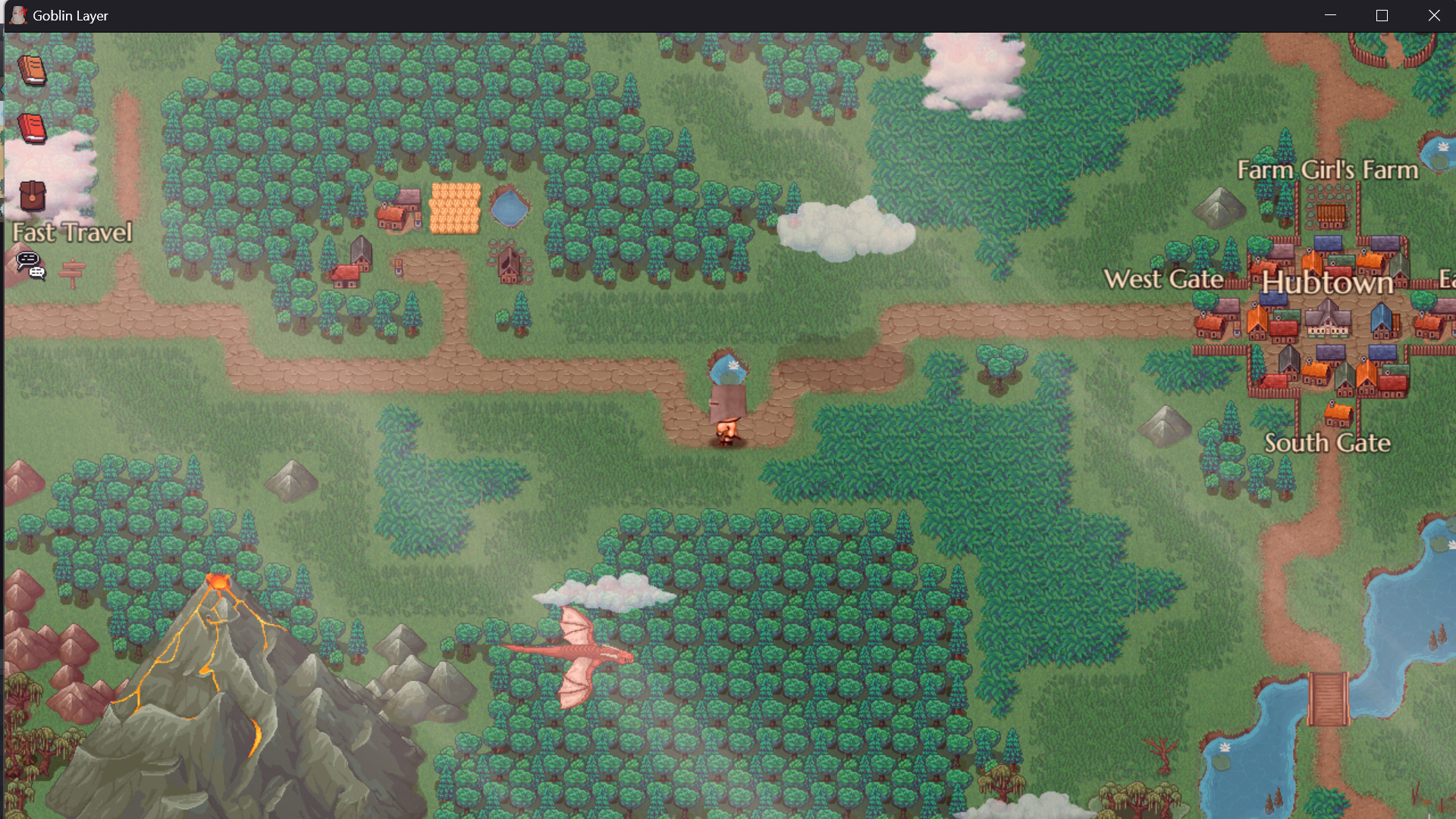This screenshot has width=1456, height=819.
Task: Open the orange journal book icon
Action: (x=32, y=70)
